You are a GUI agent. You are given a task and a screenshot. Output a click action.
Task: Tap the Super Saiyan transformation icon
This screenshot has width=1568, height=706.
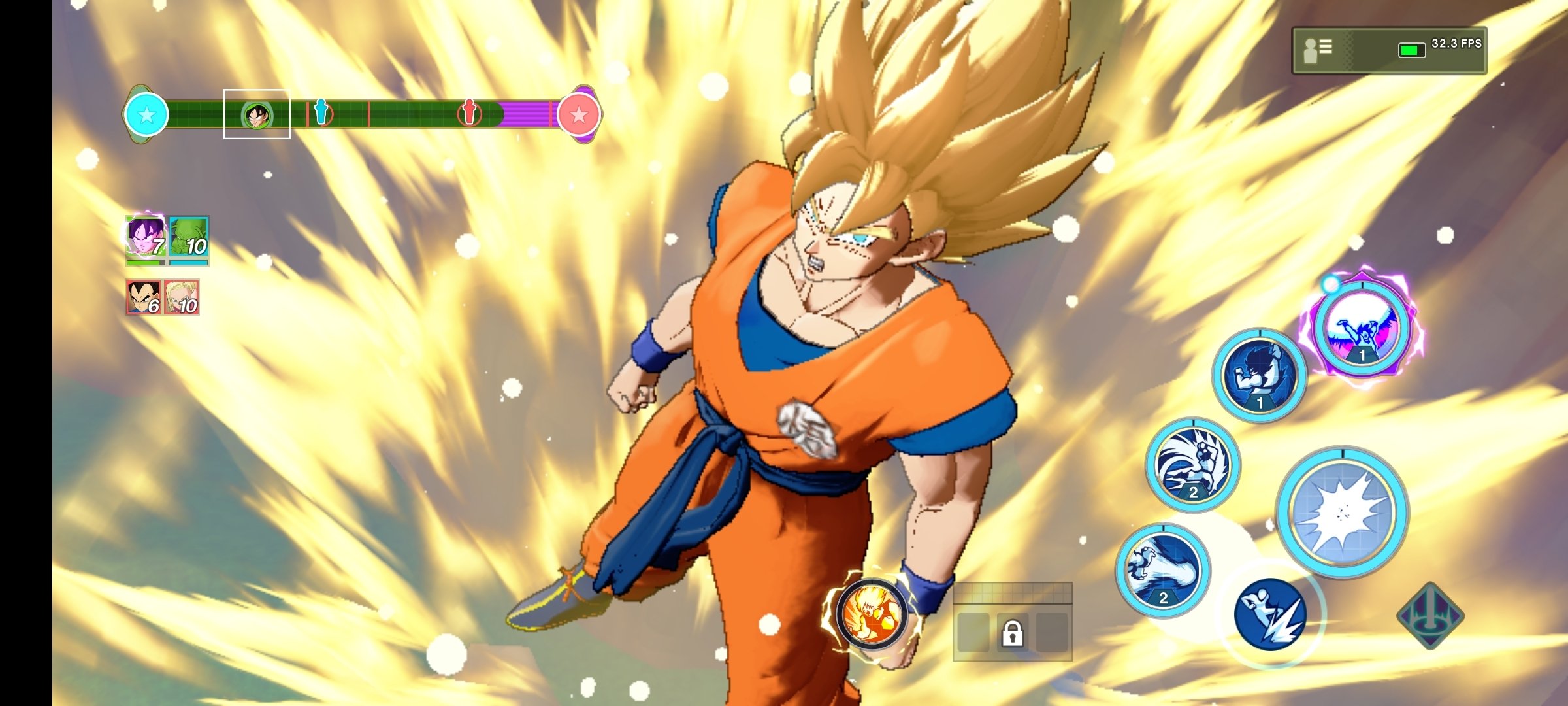[872, 614]
